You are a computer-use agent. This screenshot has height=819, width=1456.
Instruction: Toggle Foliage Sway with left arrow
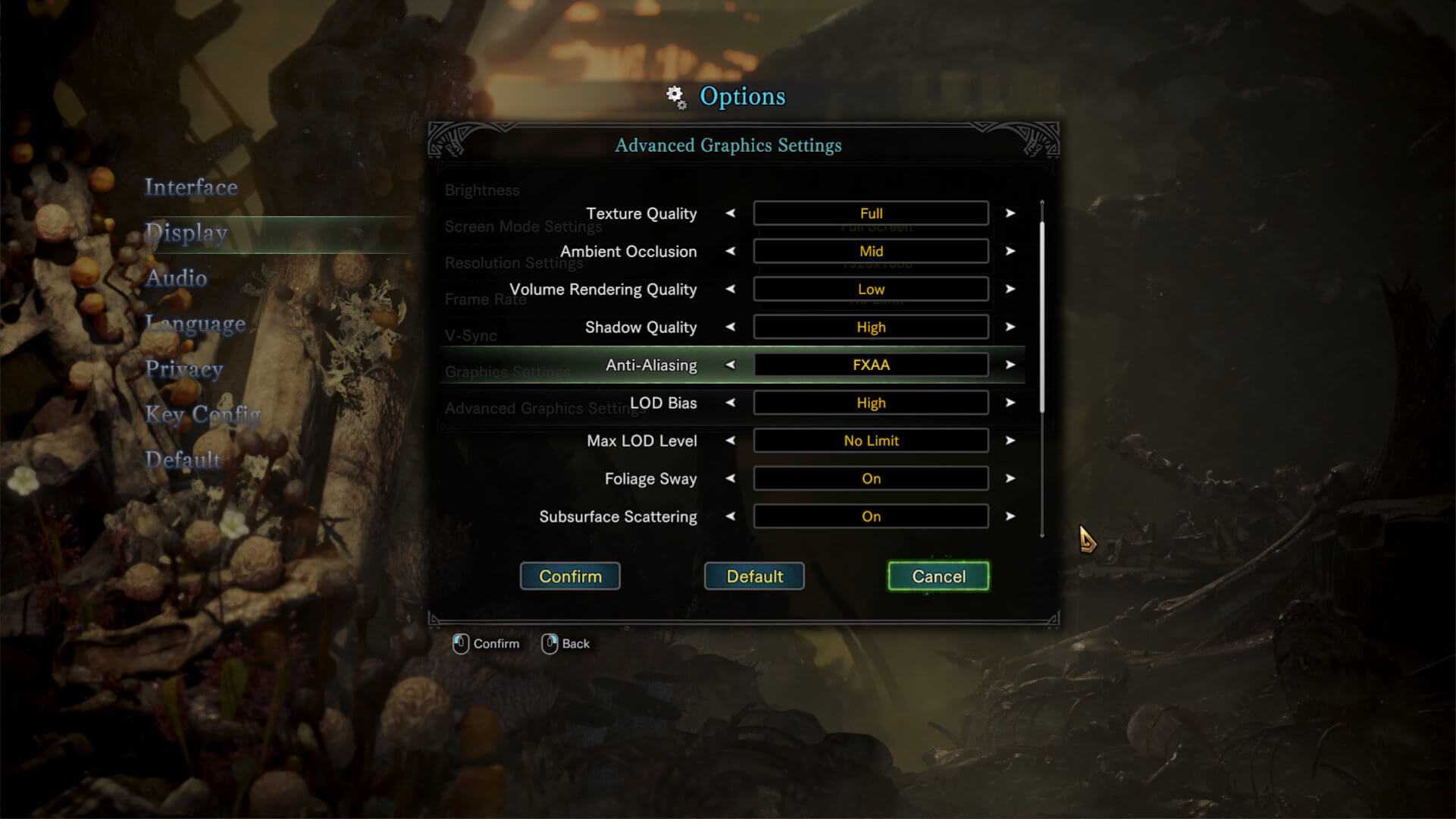pos(731,479)
